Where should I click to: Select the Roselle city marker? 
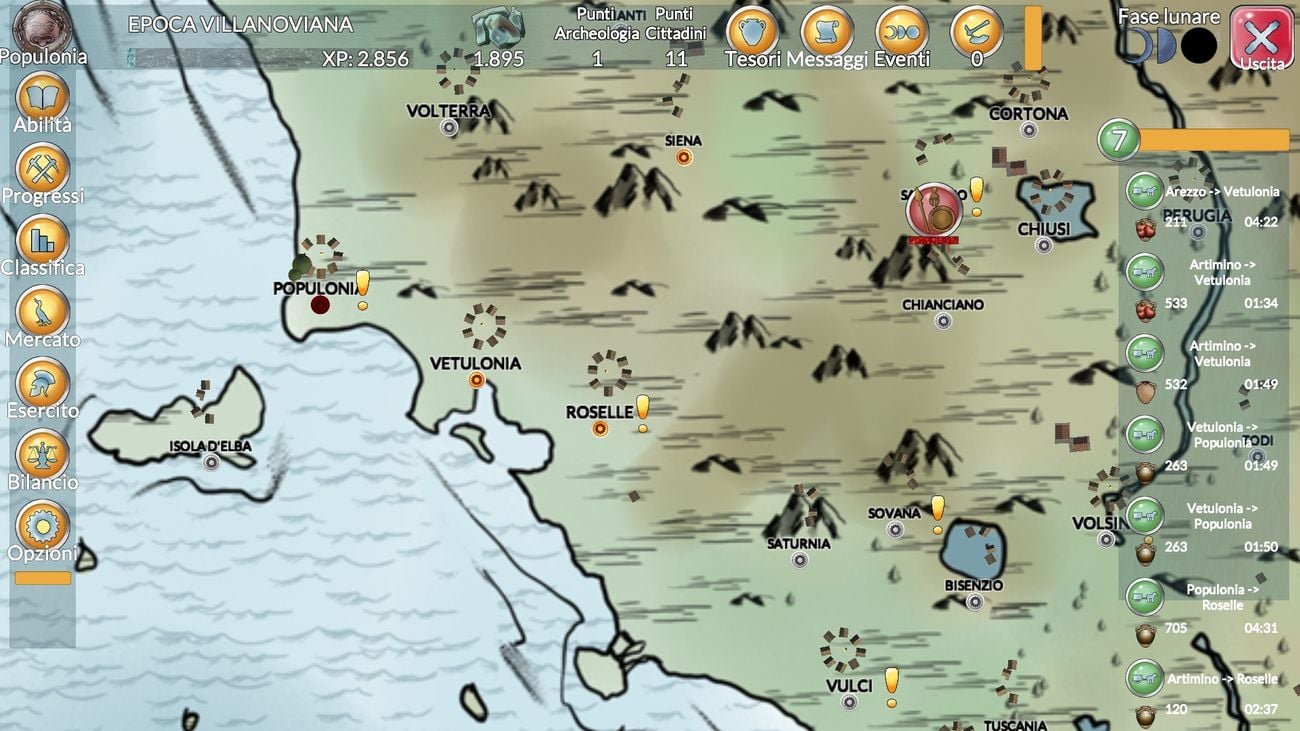[x=600, y=429]
